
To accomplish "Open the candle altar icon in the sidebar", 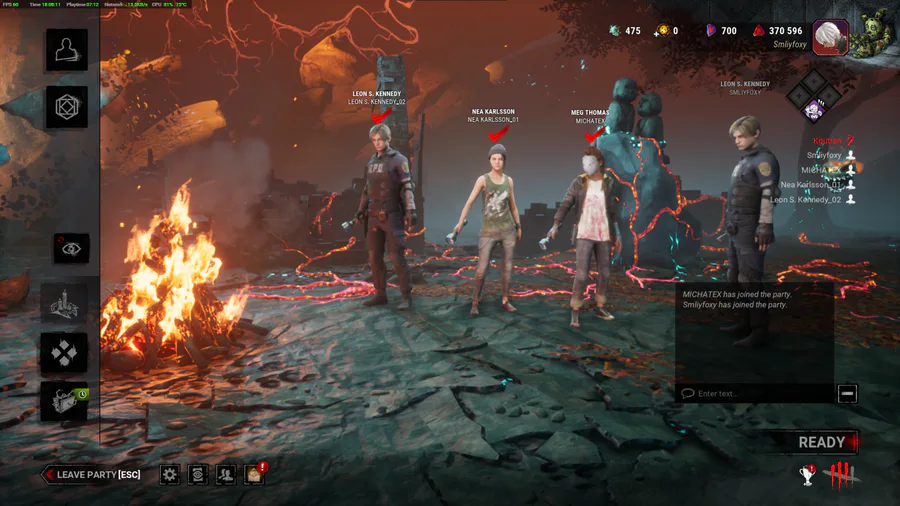I will click(x=66, y=302).
